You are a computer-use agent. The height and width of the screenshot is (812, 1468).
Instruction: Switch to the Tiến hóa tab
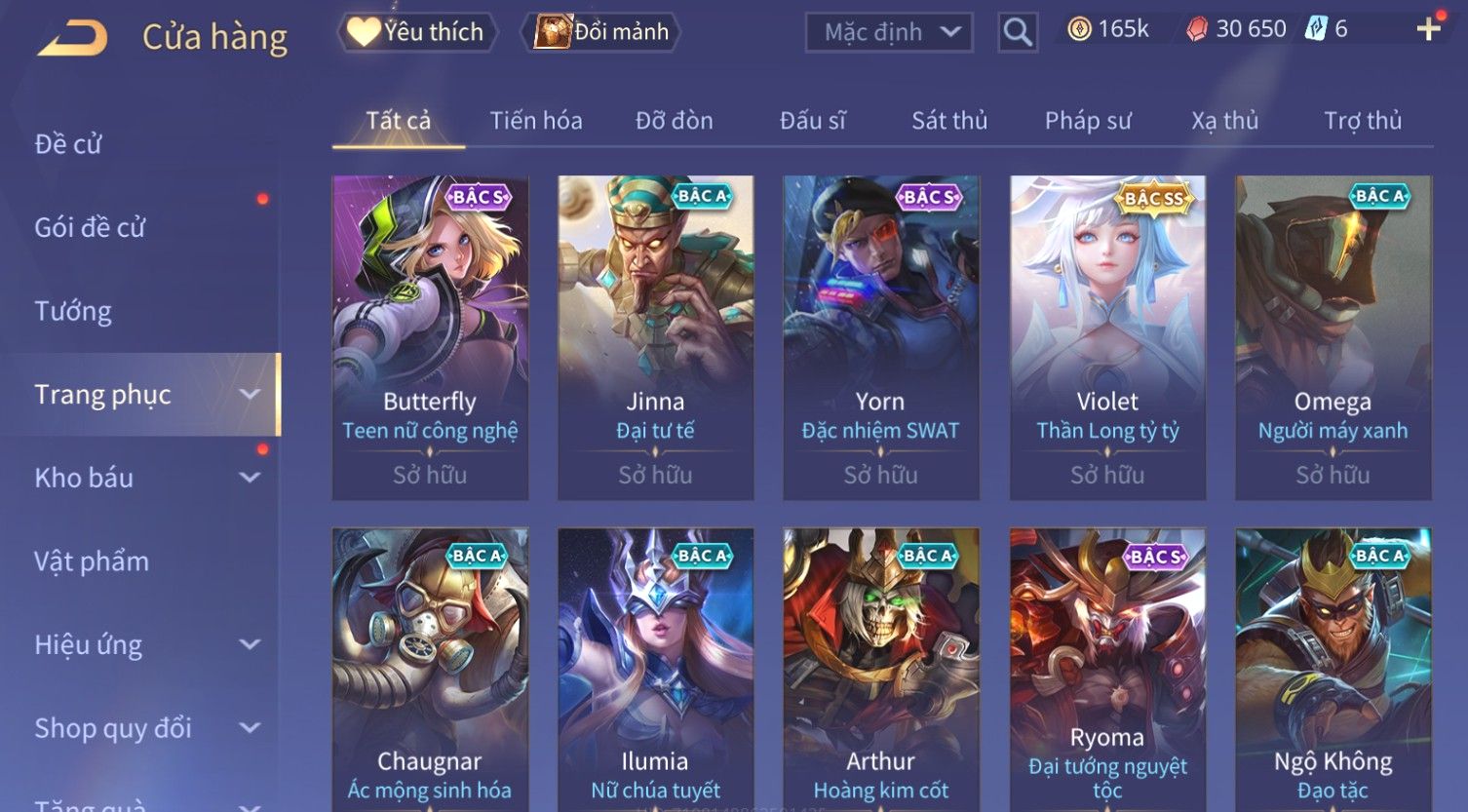pos(536,121)
